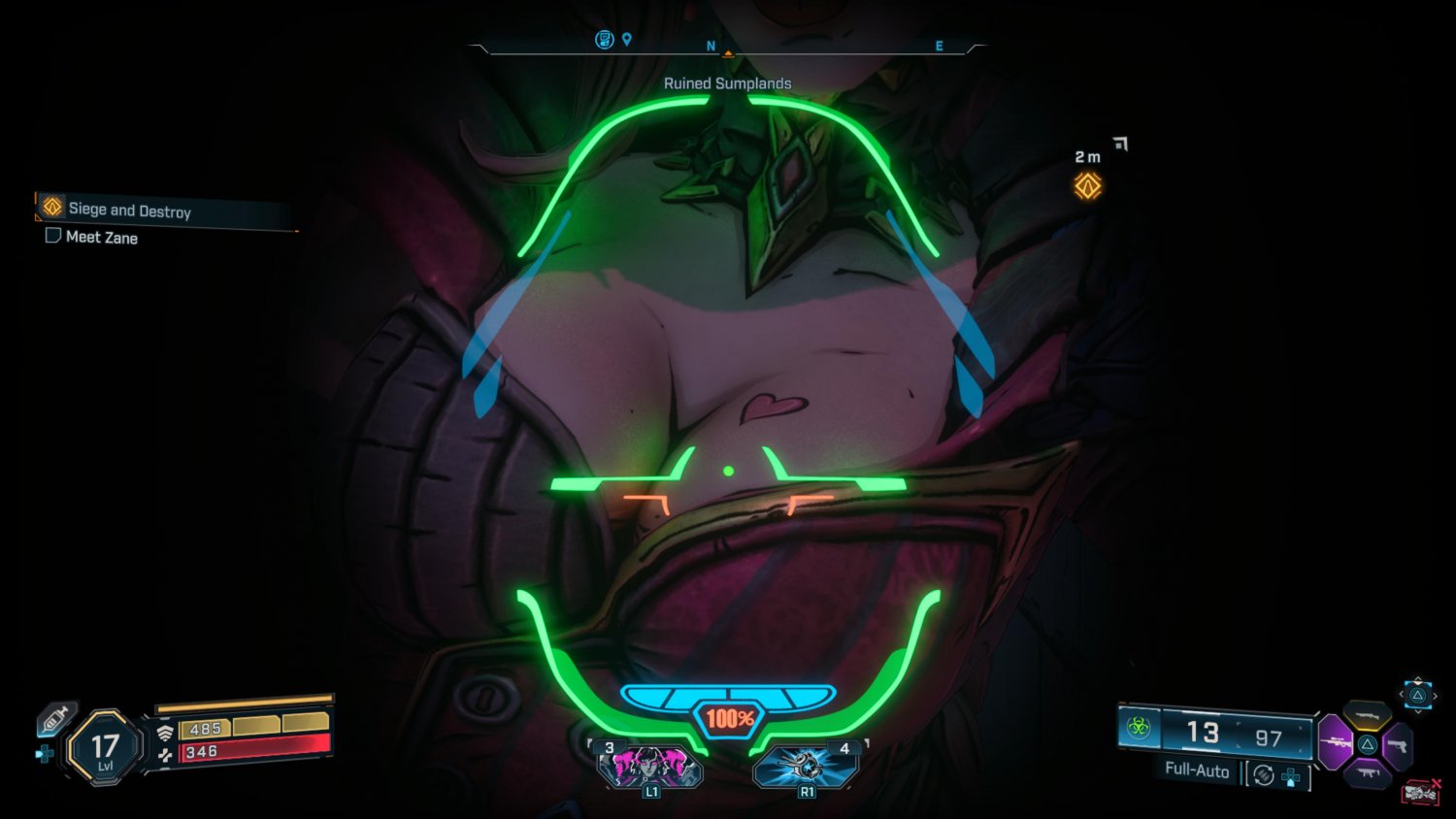Select the R1 action skill tab

807,767
